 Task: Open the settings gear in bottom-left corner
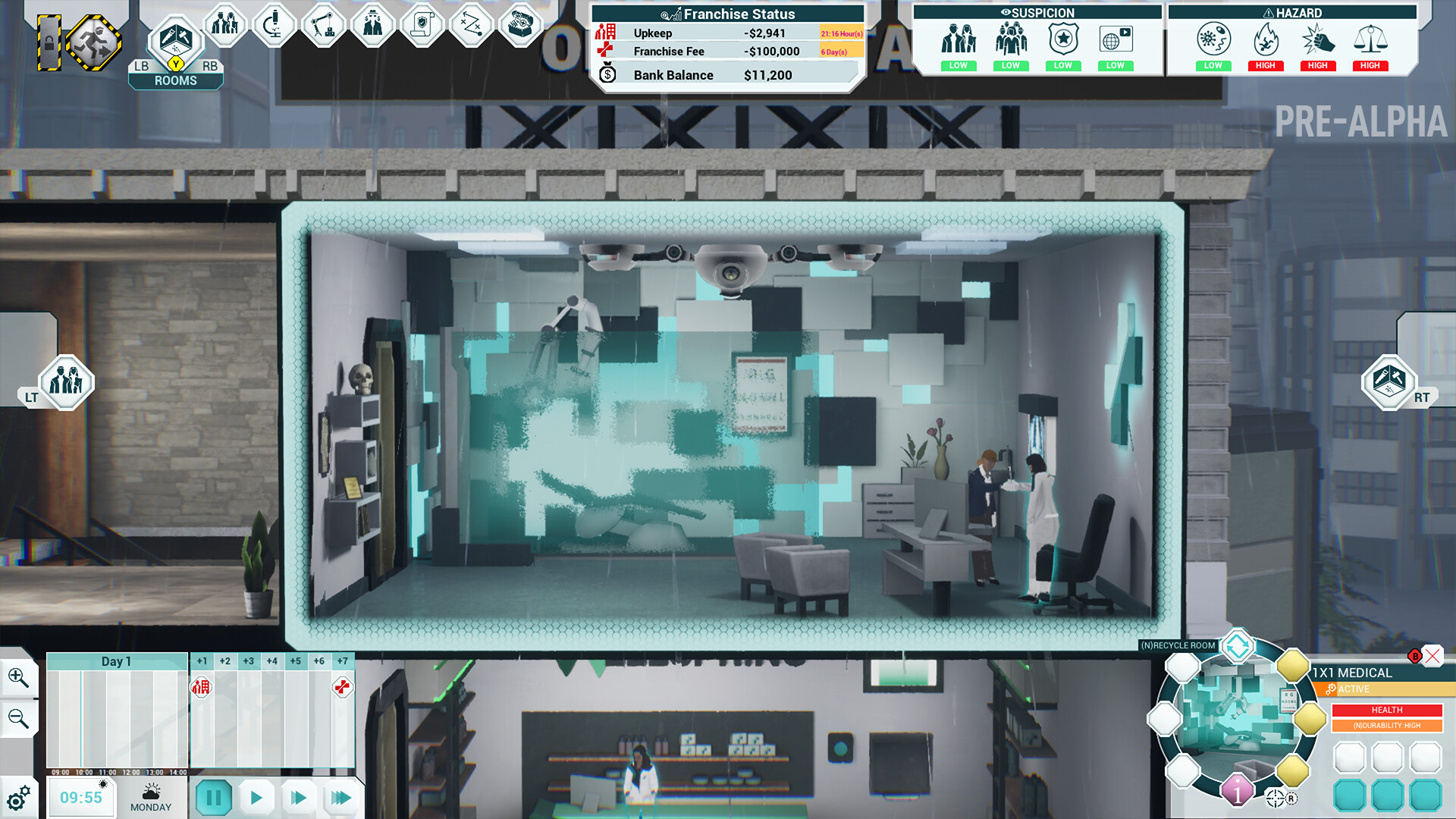tap(19, 798)
